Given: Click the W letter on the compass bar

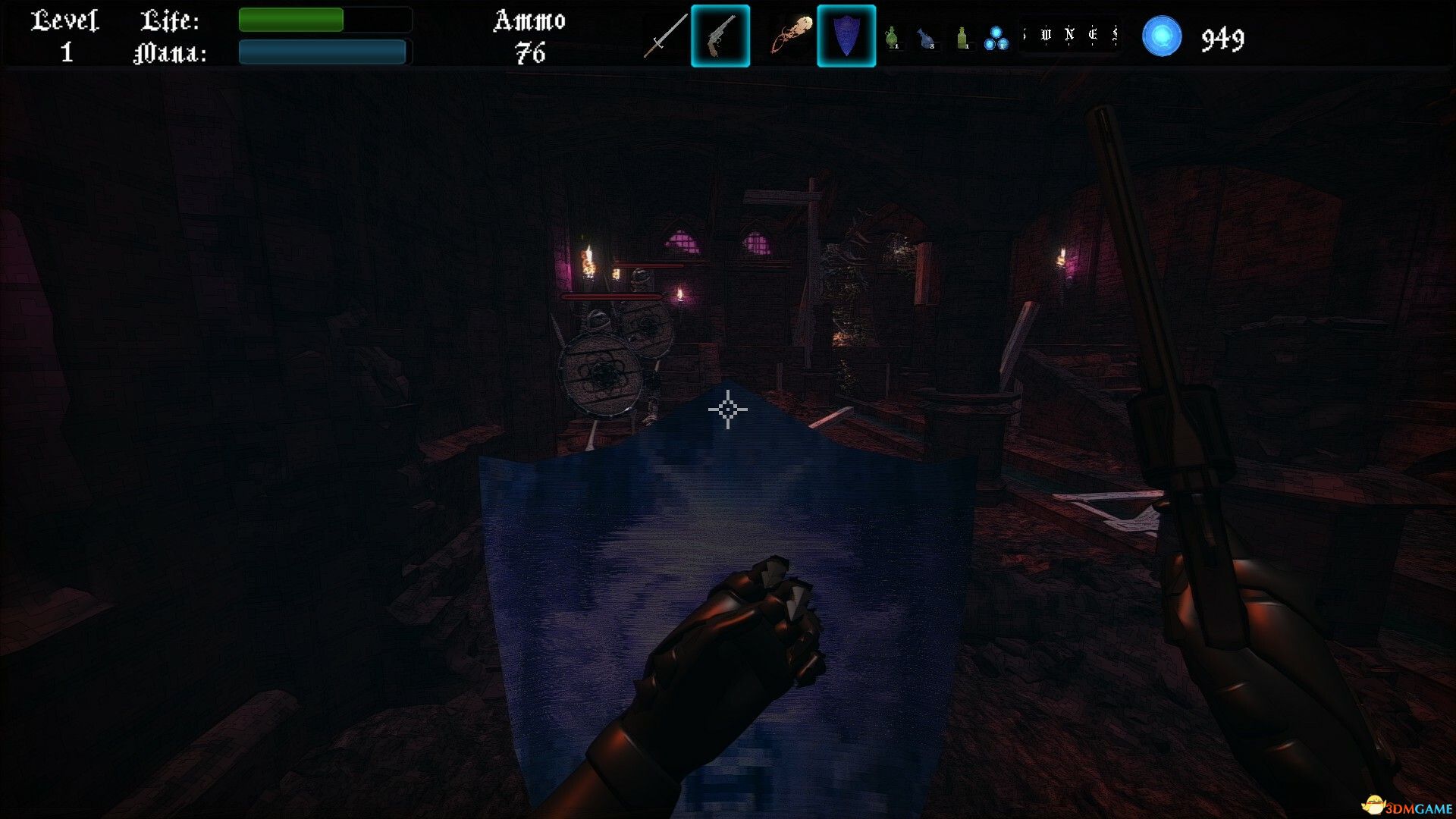Looking at the screenshot, I should 1045,34.
